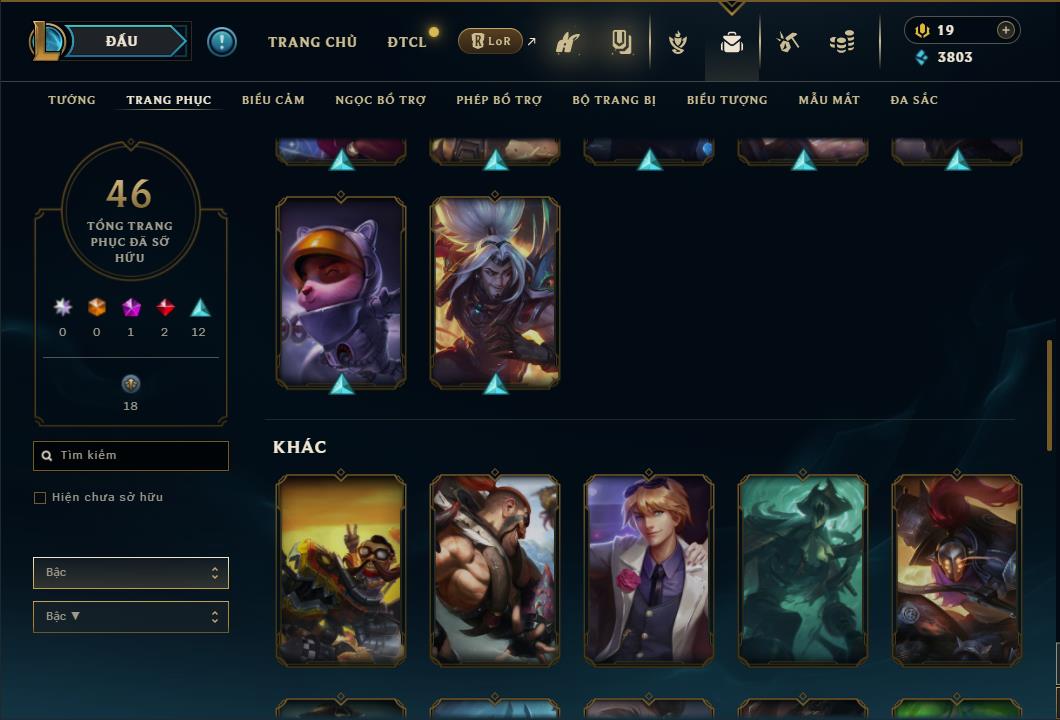Open the coin stack store icon
1060x720 pixels.
tap(842, 42)
